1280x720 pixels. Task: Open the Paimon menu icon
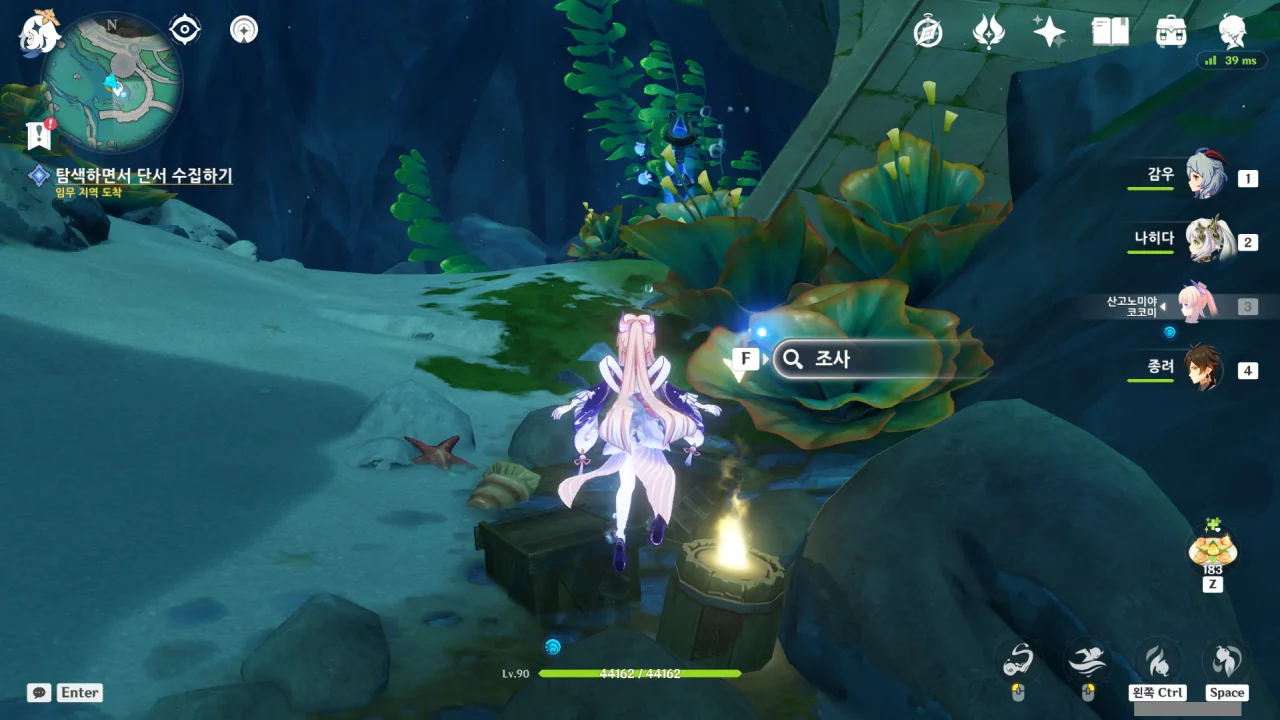pos(40,32)
